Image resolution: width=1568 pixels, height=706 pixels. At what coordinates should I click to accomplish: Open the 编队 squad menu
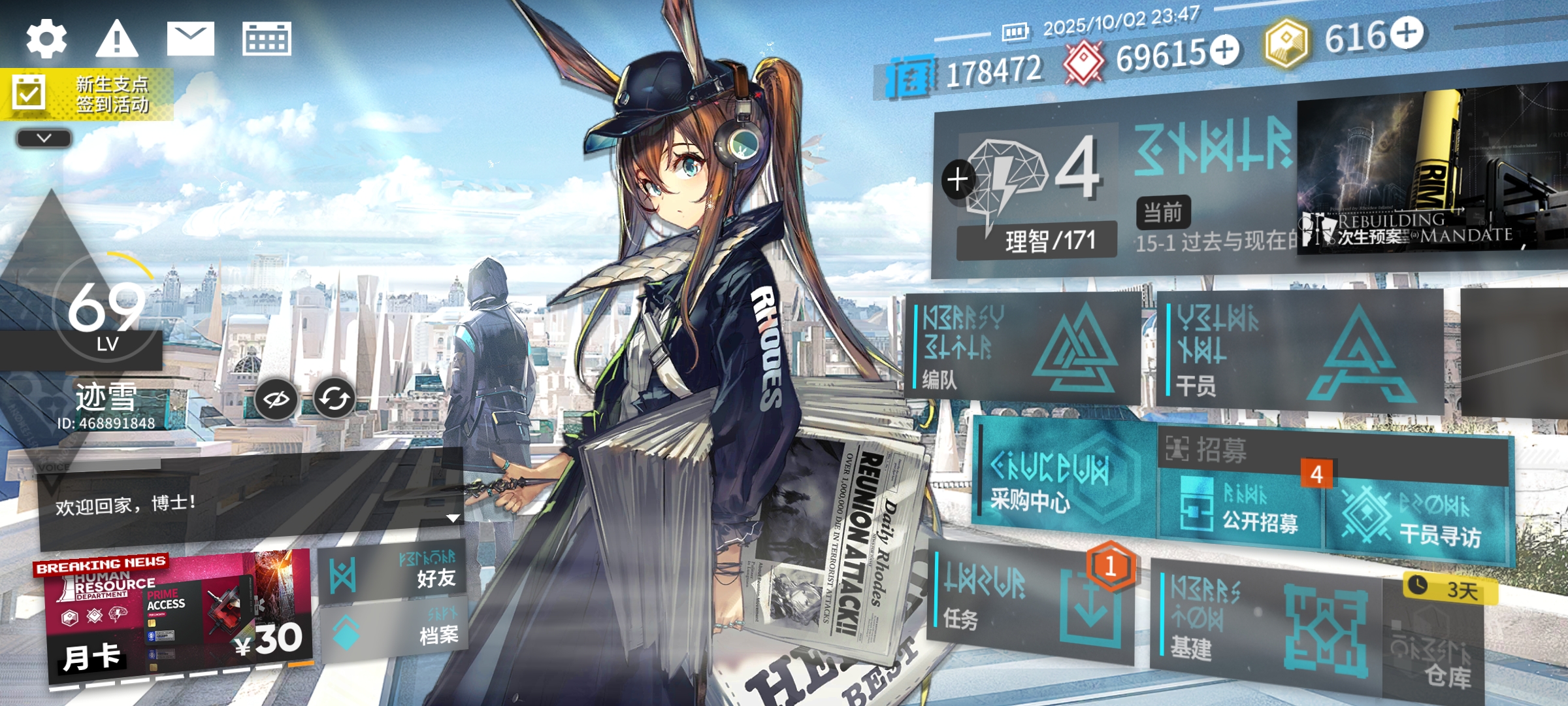tap(1022, 348)
